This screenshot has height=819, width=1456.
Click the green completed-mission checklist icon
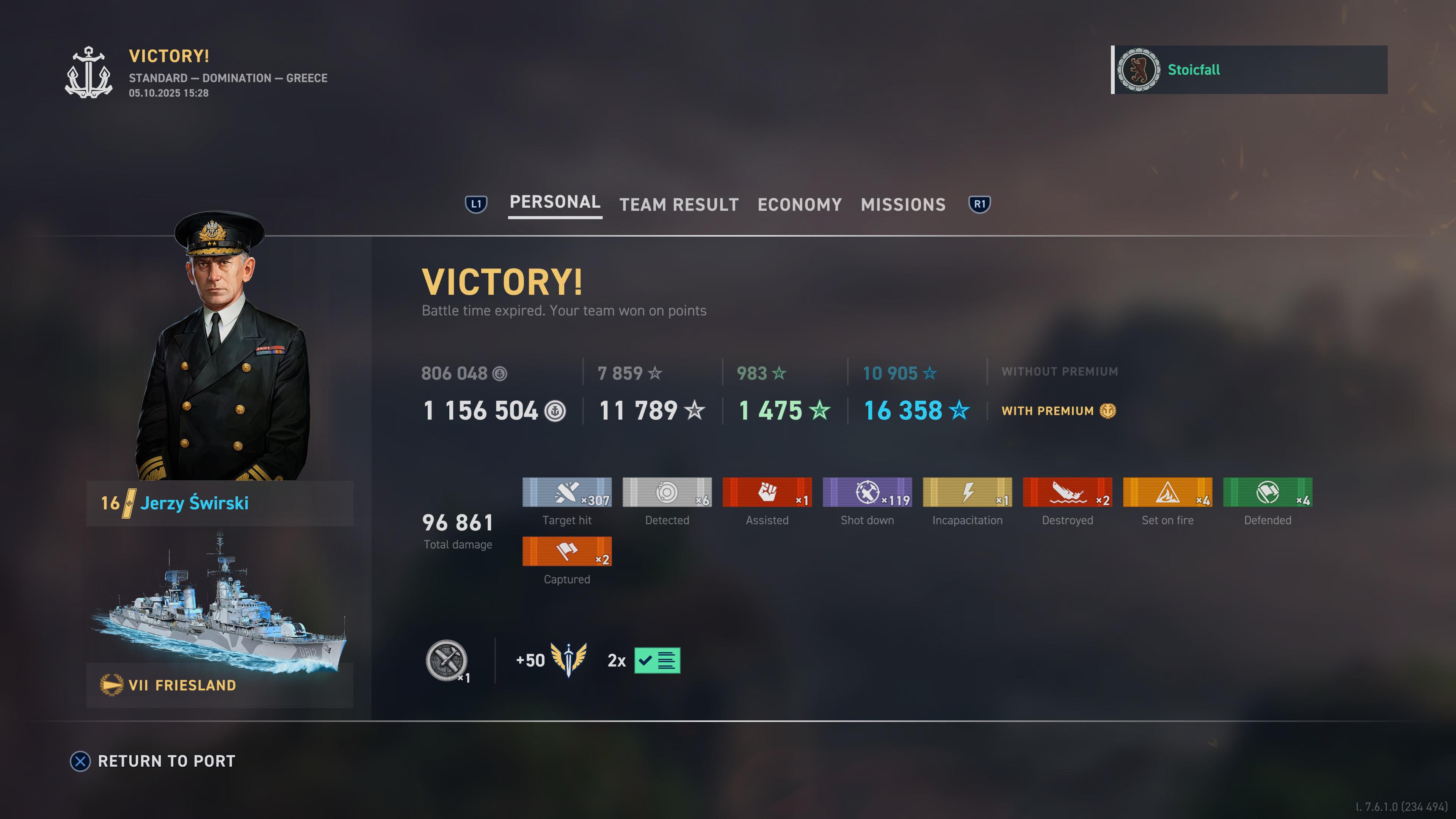tap(657, 660)
